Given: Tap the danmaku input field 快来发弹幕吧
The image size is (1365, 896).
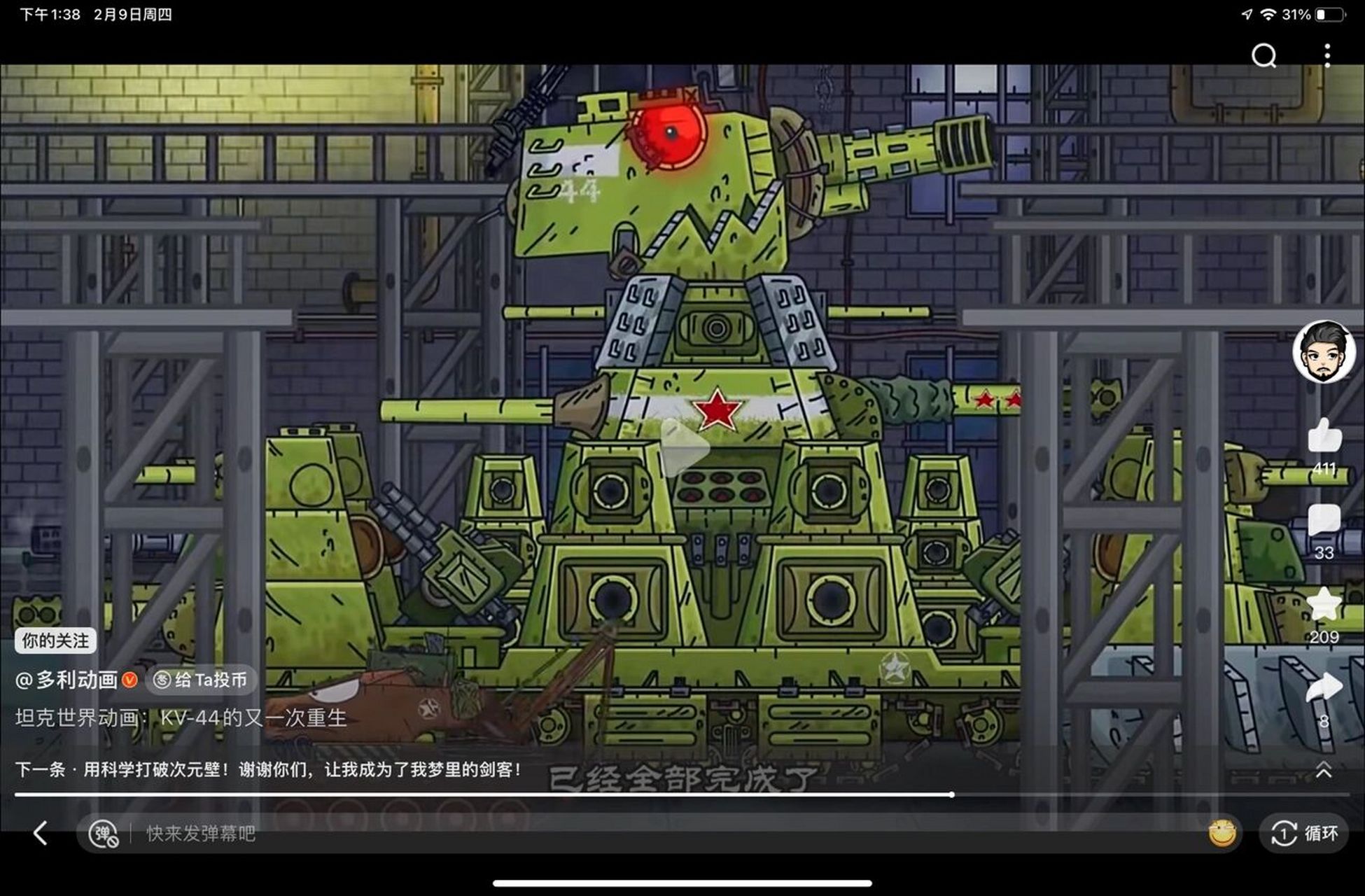Looking at the screenshot, I should pos(199,833).
